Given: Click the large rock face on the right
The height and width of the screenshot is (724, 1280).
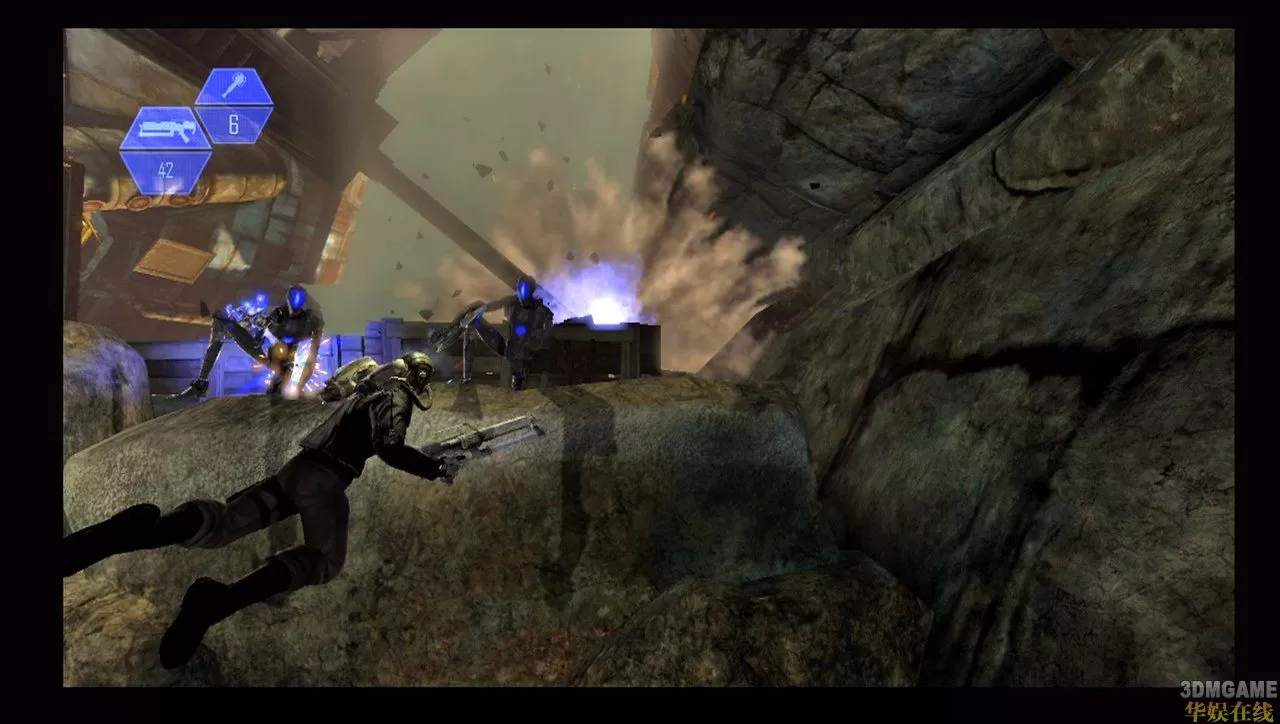Looking at the screenshot, I should coord(1000,350).
